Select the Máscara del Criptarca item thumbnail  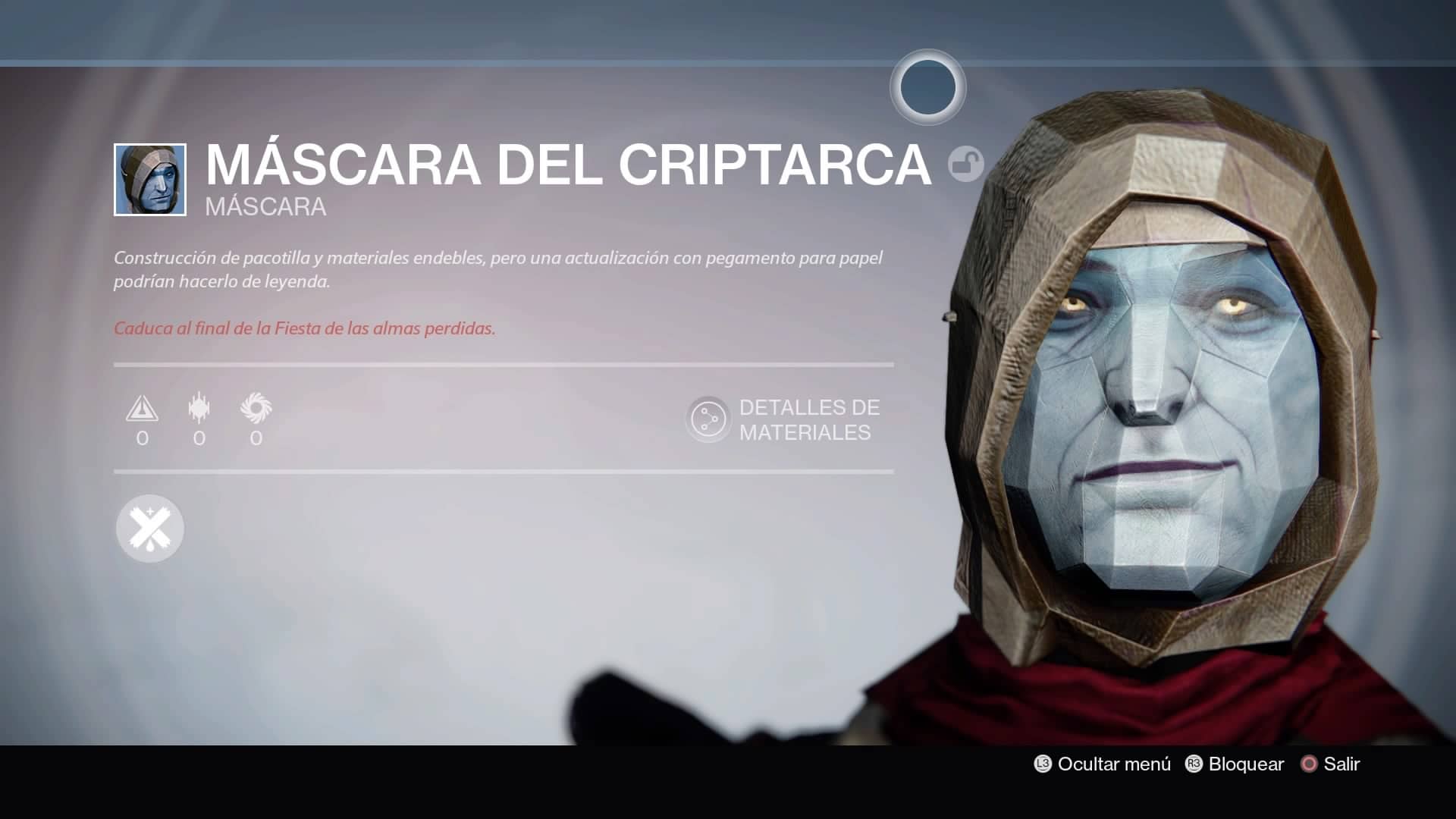[150, 180]
